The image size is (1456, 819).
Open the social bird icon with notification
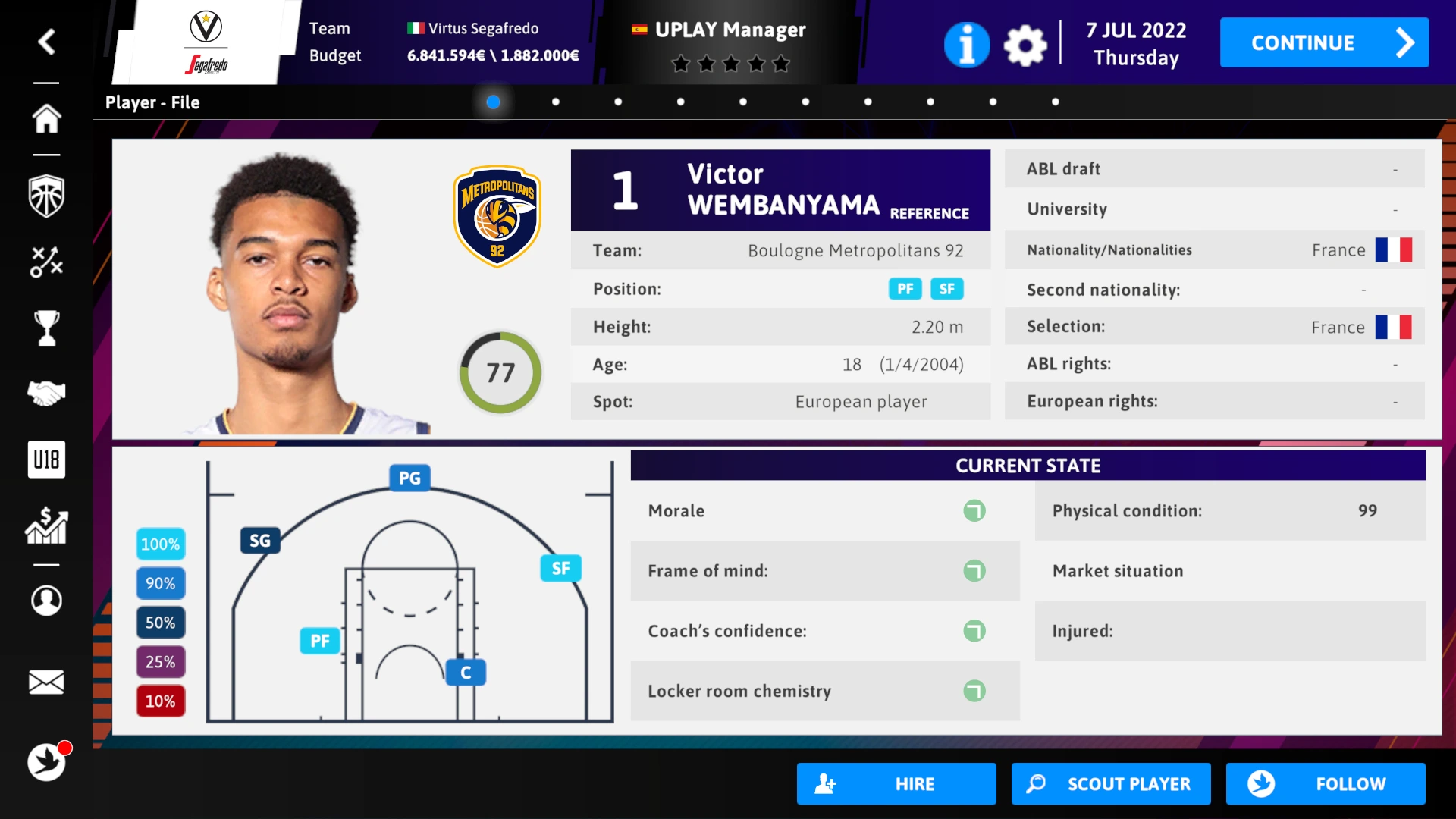47,763
